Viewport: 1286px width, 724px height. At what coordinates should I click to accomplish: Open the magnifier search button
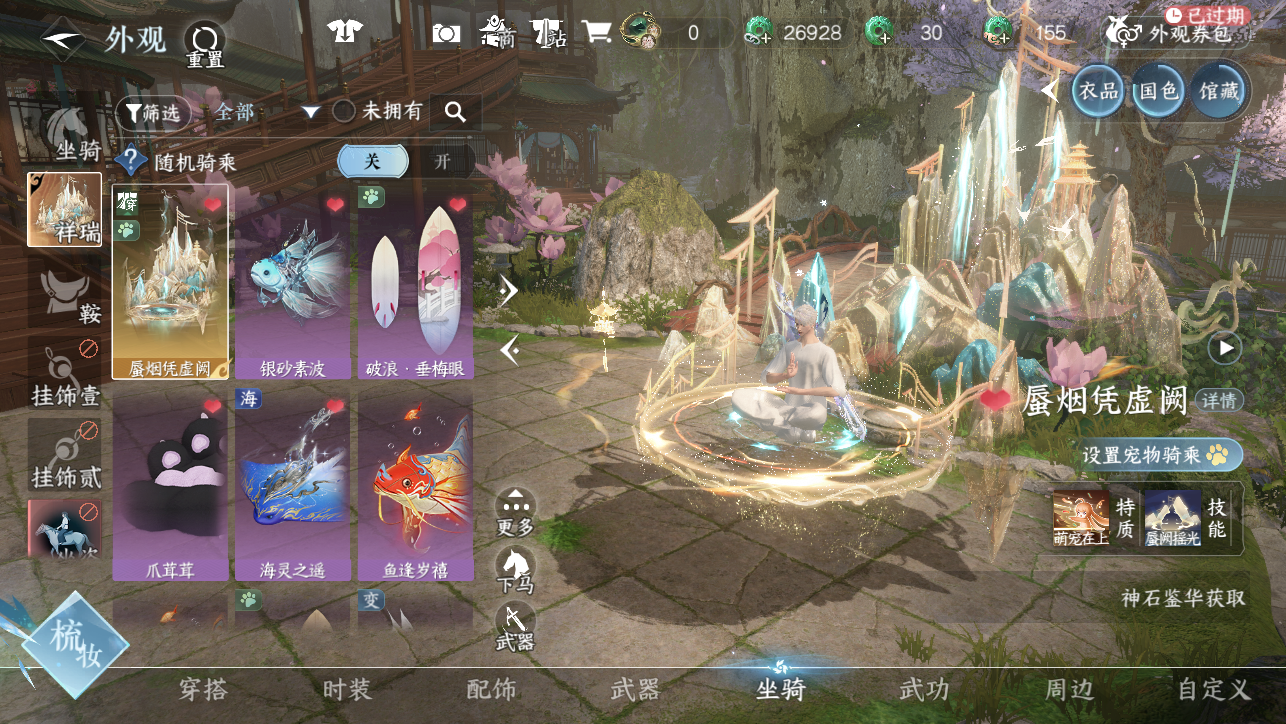coord(456,113)
